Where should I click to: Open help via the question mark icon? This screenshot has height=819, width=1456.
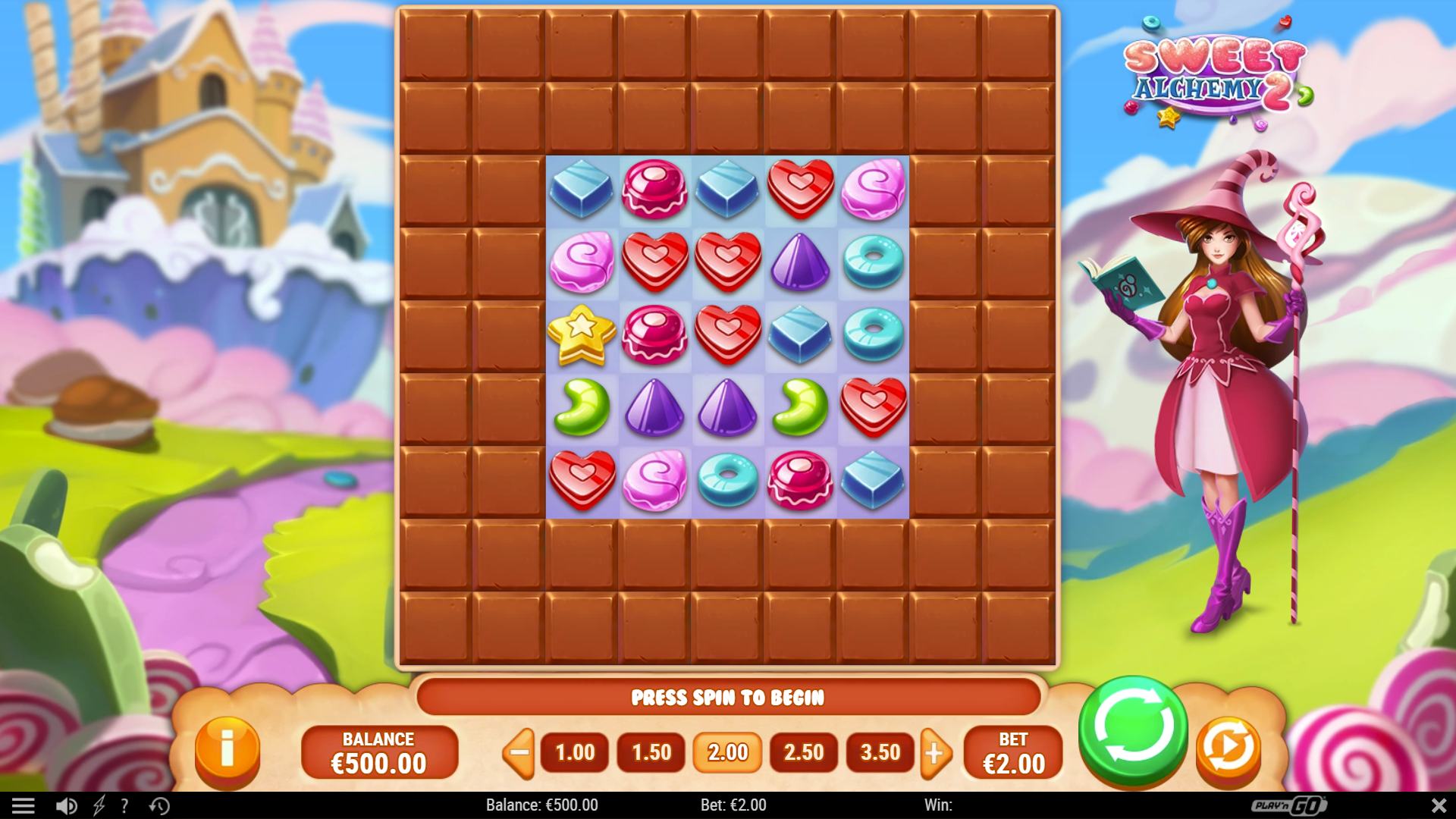pyautogui.click(x=126, y=805)
